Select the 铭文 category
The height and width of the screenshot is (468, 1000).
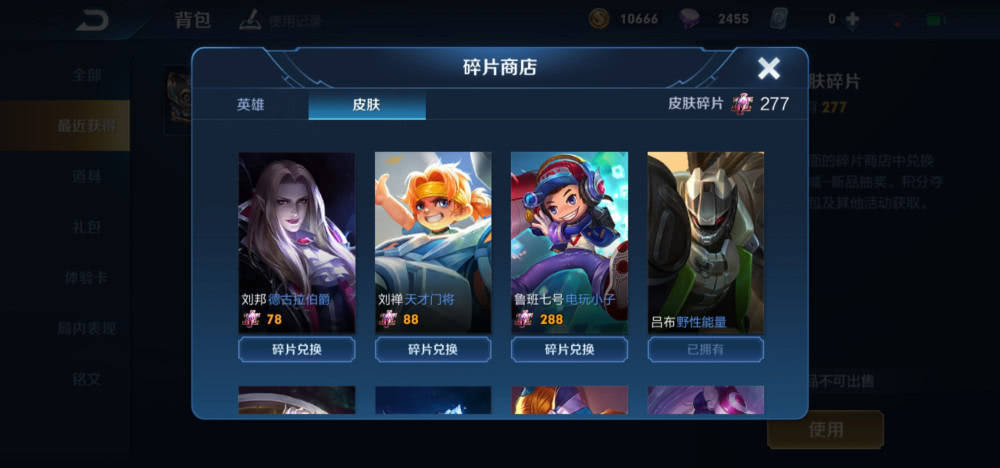87,379
